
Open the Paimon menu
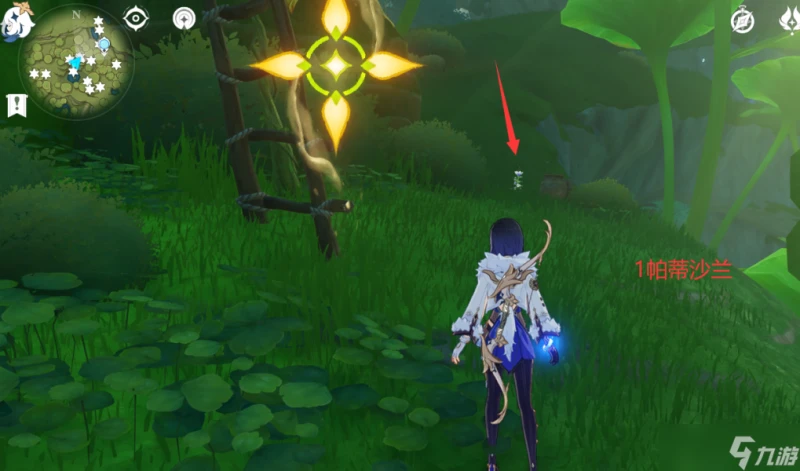[x=14, y=20]
